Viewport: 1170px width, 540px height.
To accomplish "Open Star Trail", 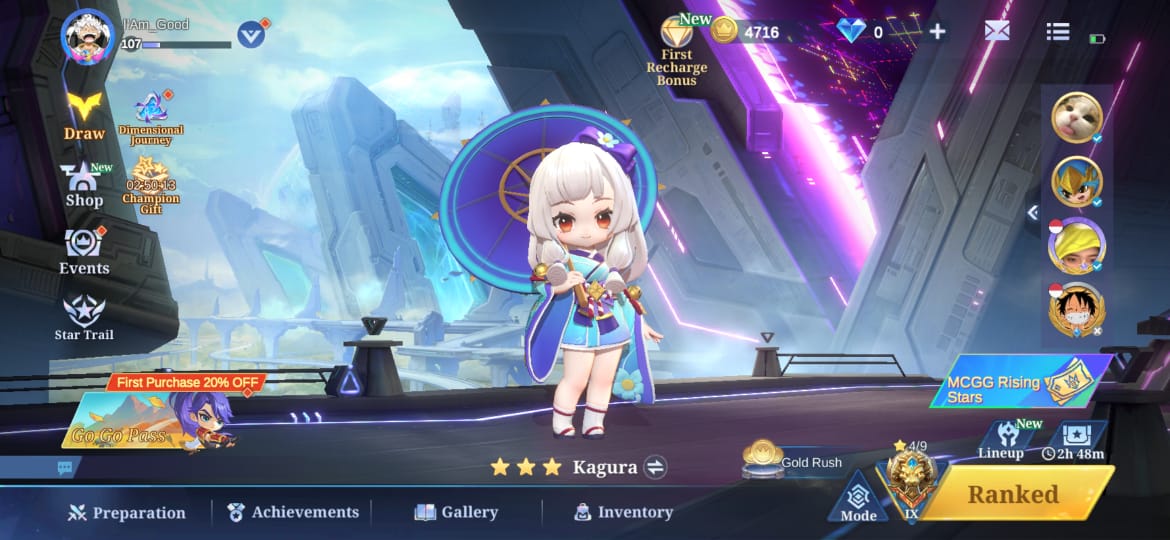I will point(84,318).
